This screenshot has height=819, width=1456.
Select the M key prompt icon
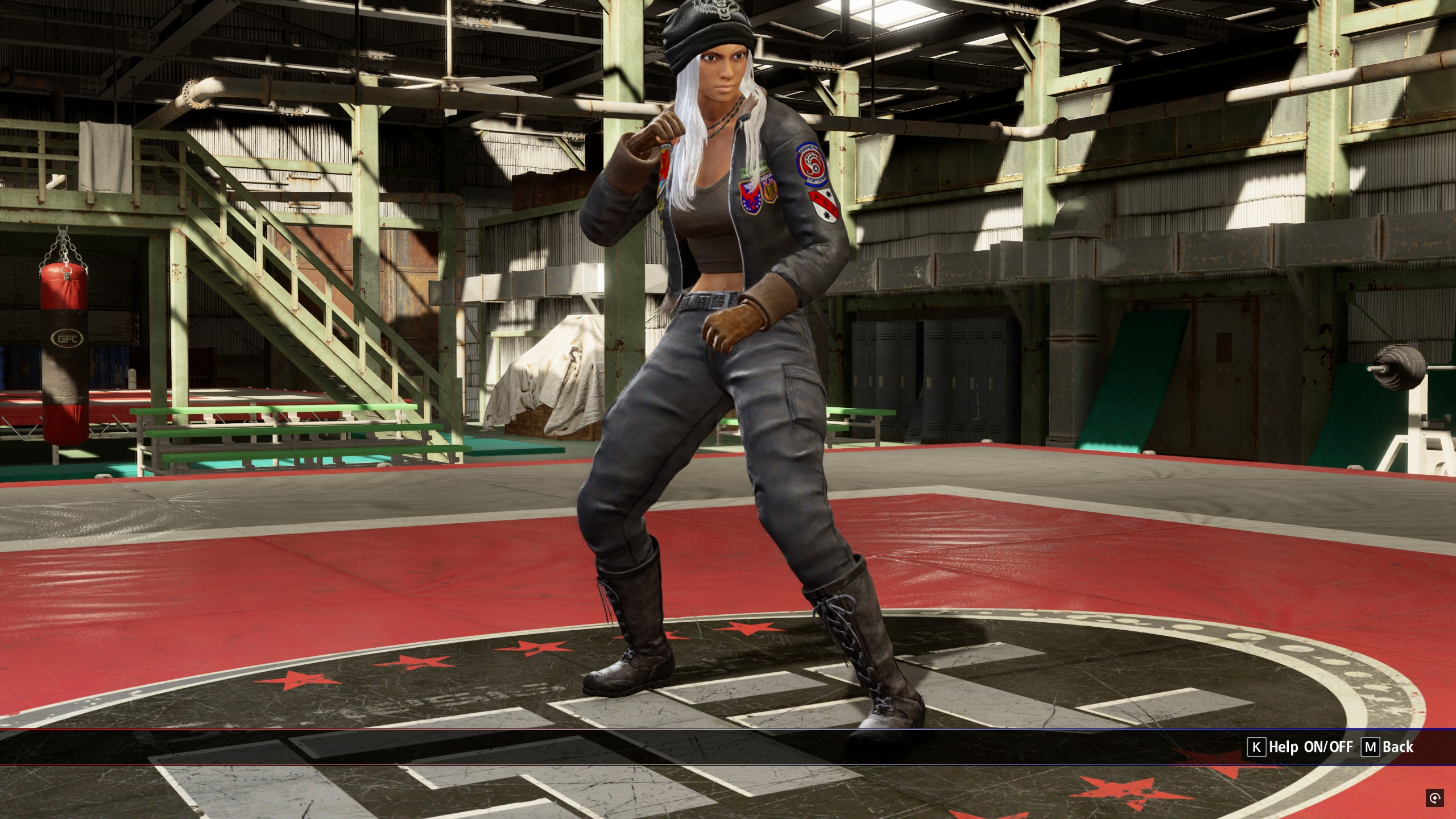(x=1370, y=747)
